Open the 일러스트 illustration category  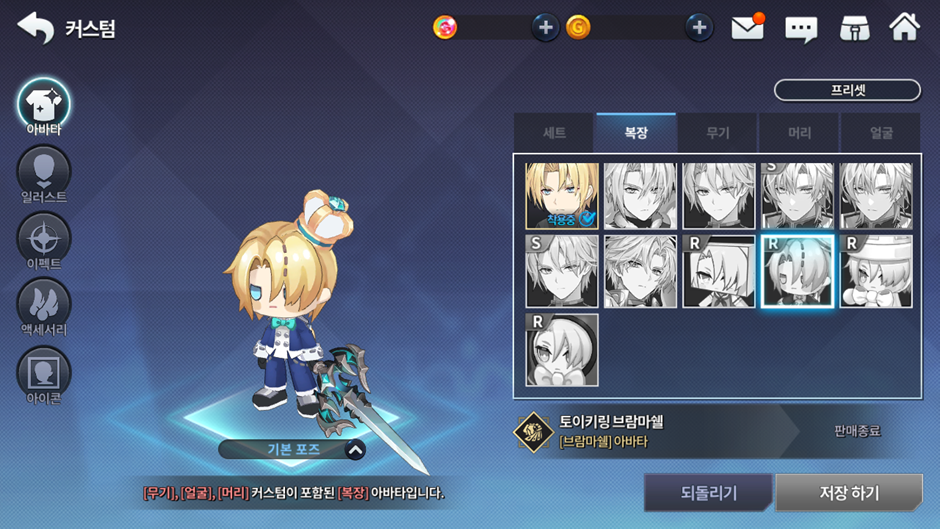pyautogui.click(x=43, y=172)
